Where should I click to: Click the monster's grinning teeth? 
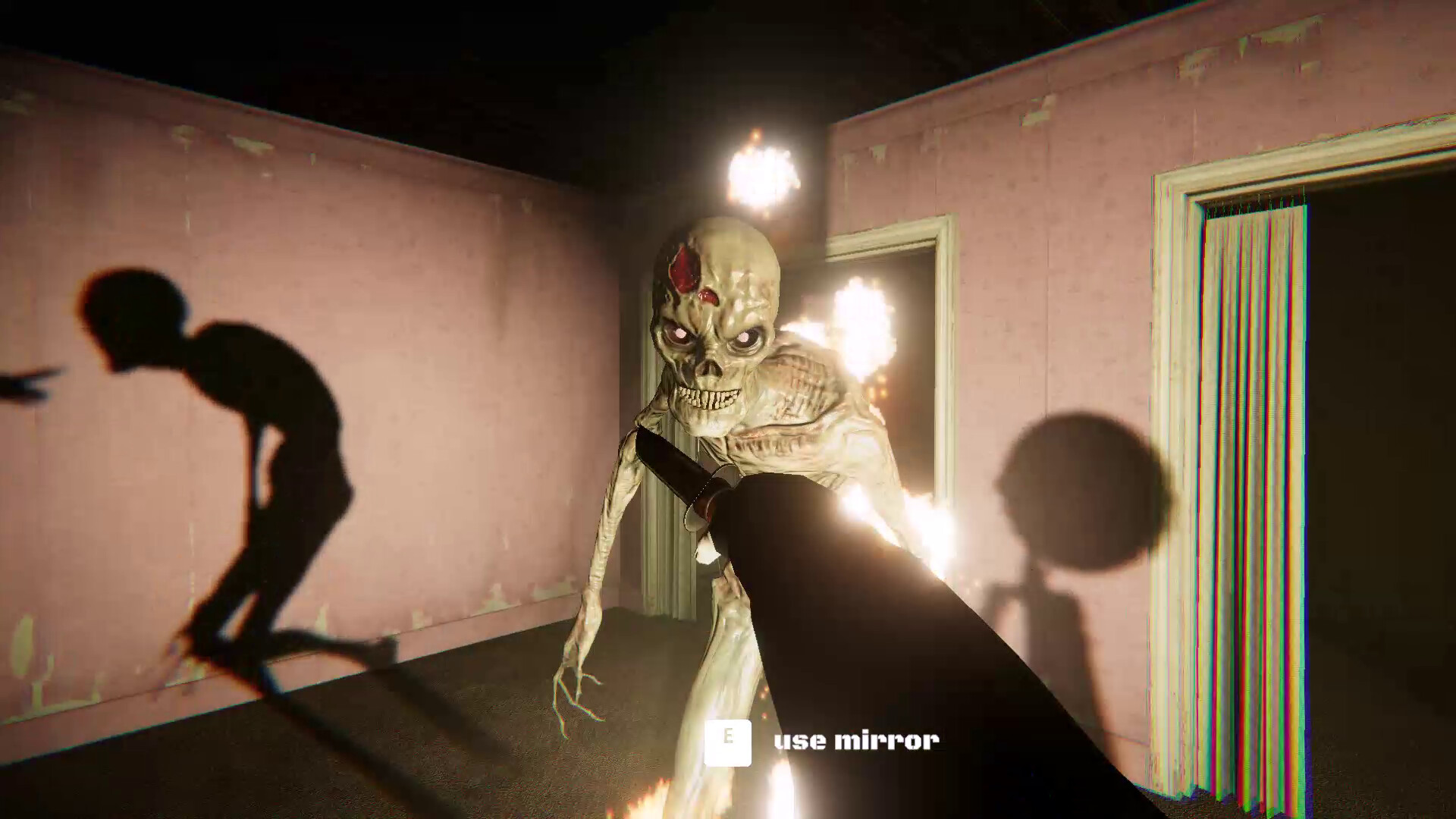click(709, 398)
